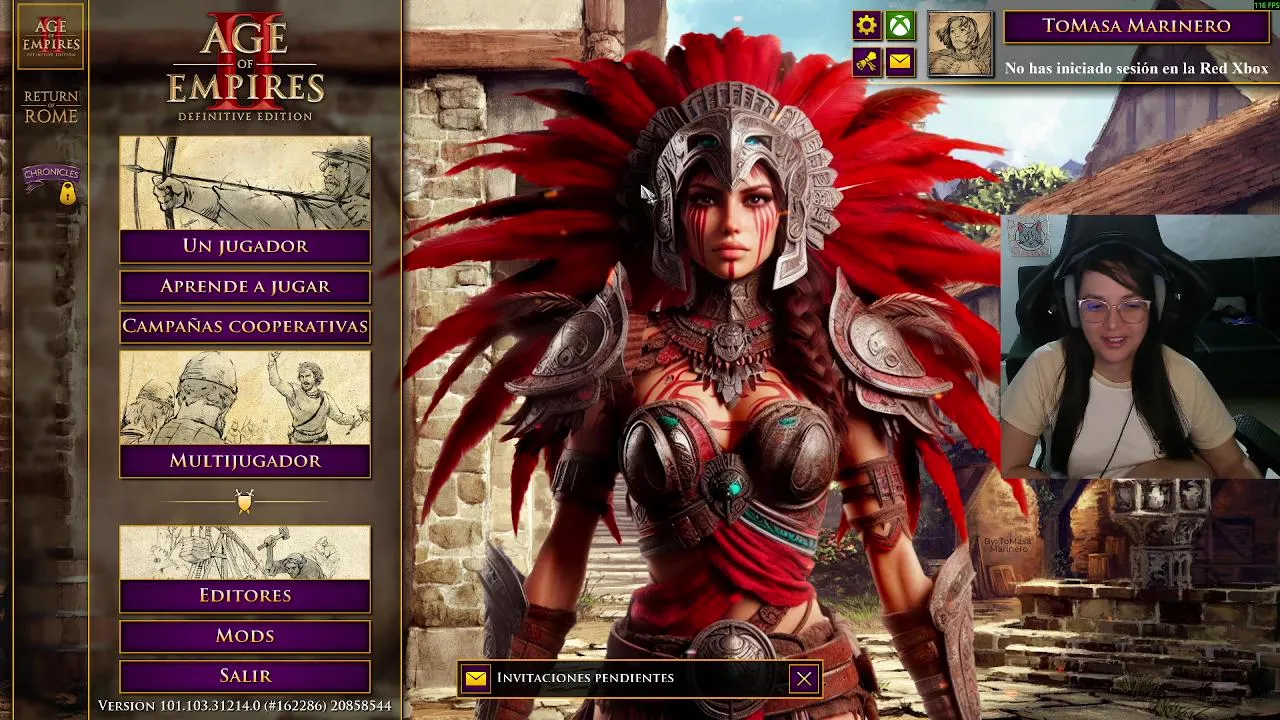1280x720 pixels.
Task: Click Salir to quit the game
Action: (x=245, y=676)
